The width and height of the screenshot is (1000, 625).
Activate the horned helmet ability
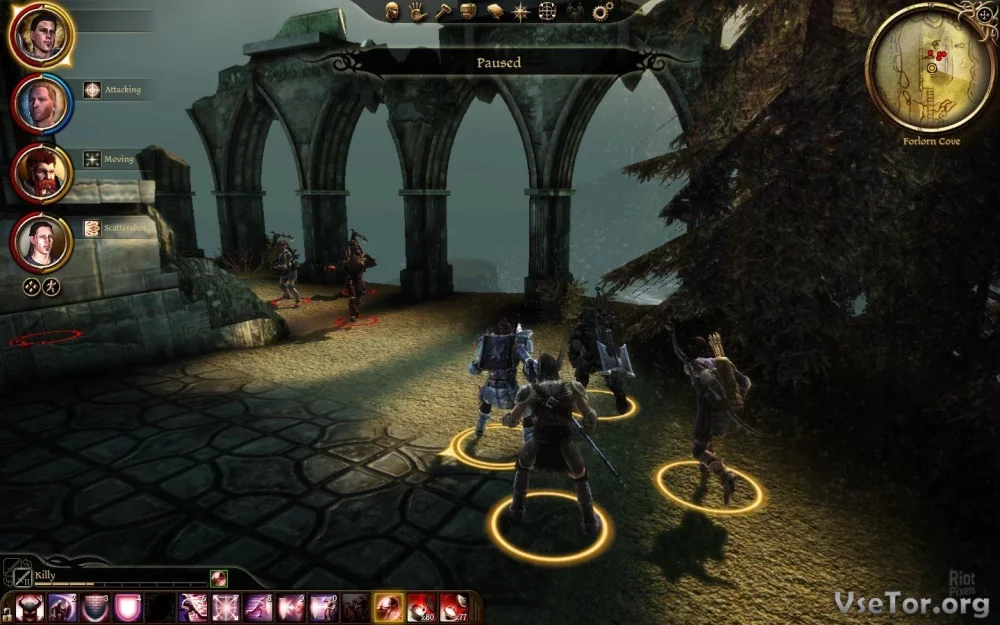coord(30,607)
